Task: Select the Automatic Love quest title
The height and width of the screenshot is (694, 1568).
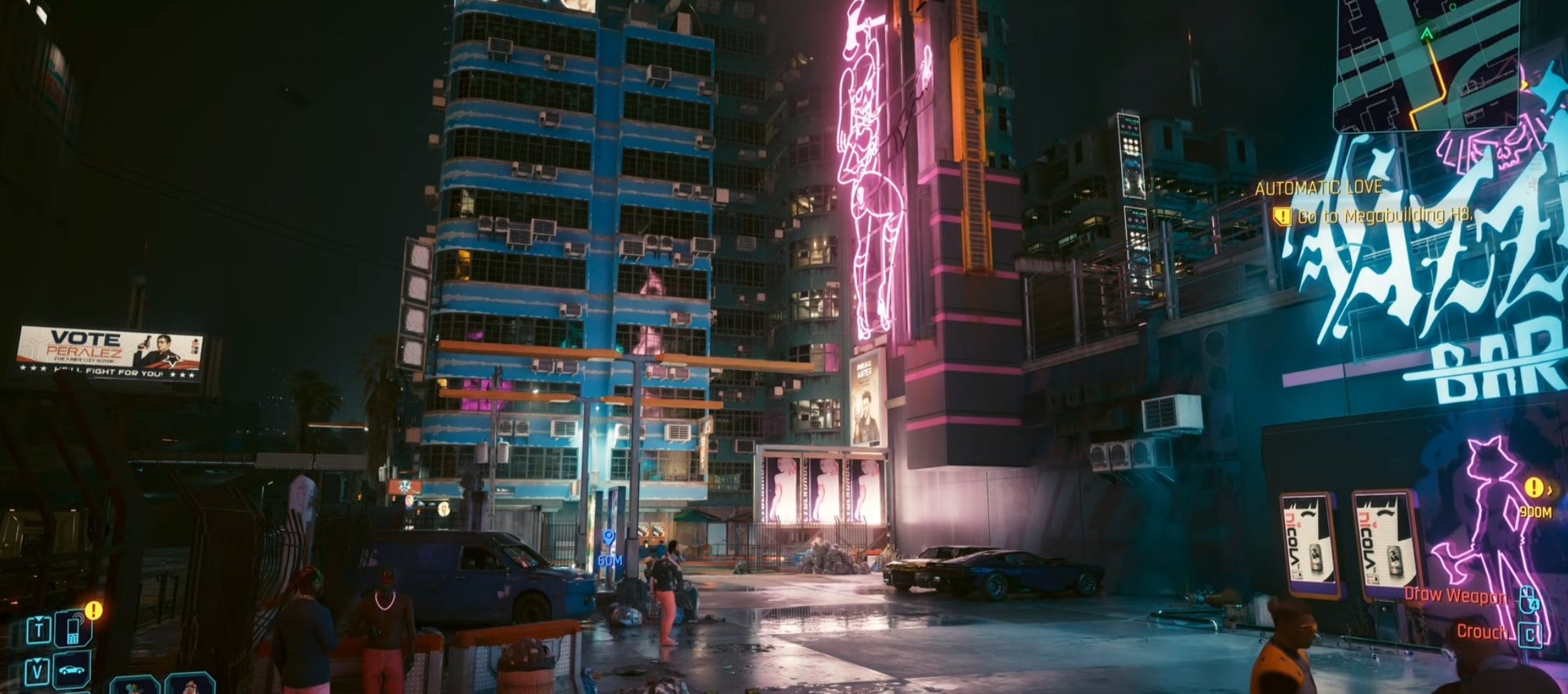Action: tap(1318, 188)
